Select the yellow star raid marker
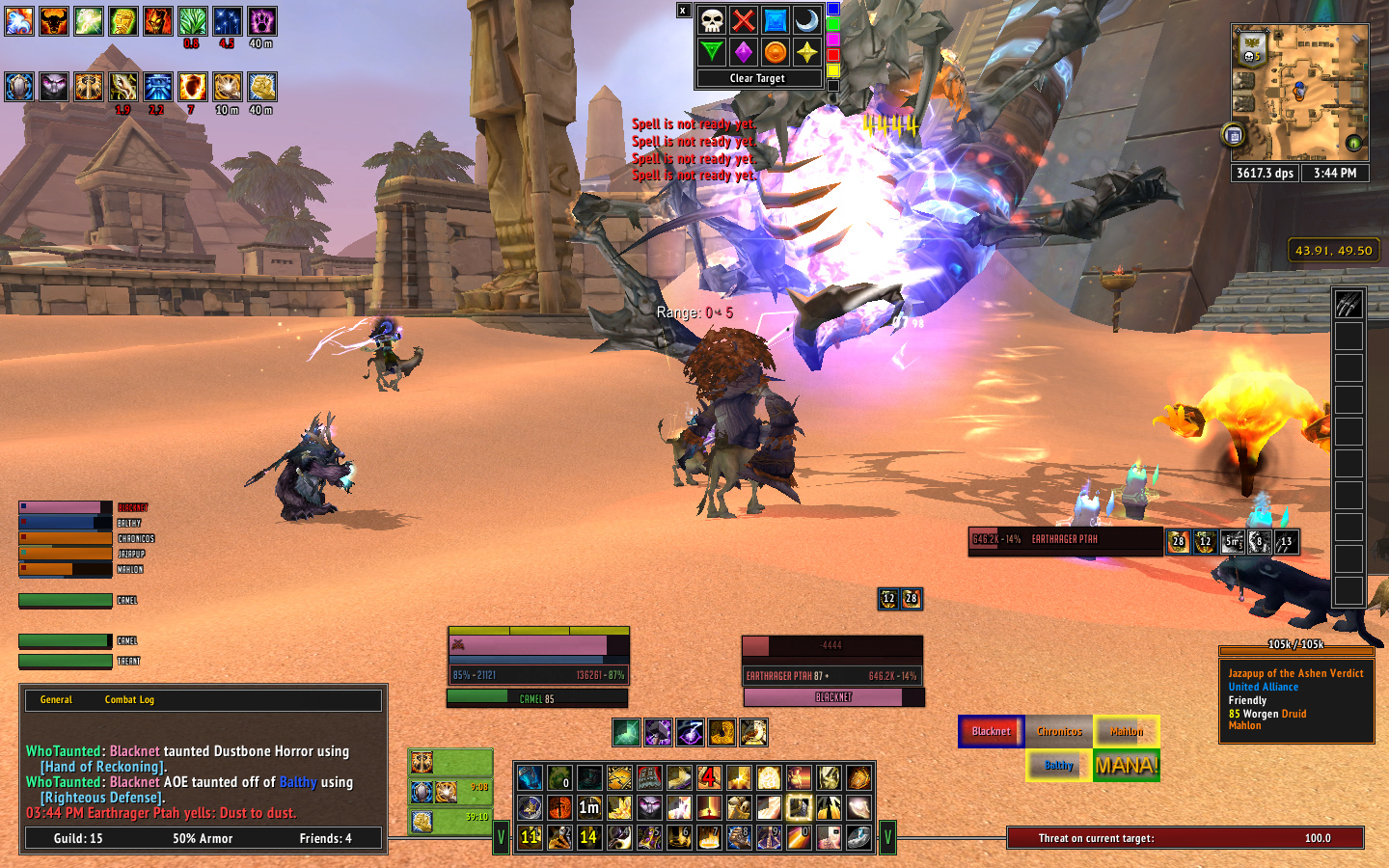Viewport: 1389px width, 868px height. [806, 52]
